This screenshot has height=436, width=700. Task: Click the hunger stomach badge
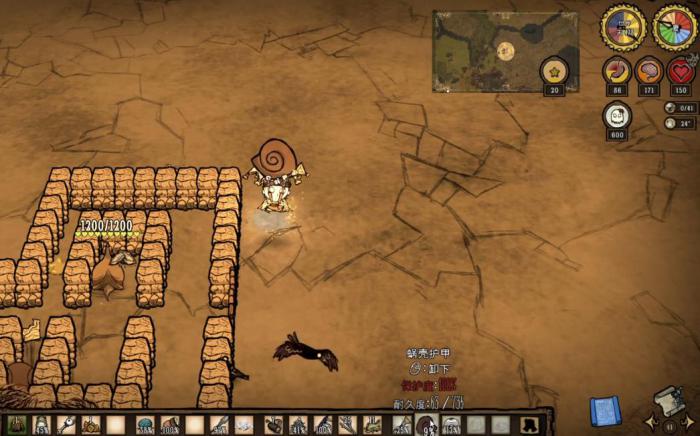click(617, 72)
